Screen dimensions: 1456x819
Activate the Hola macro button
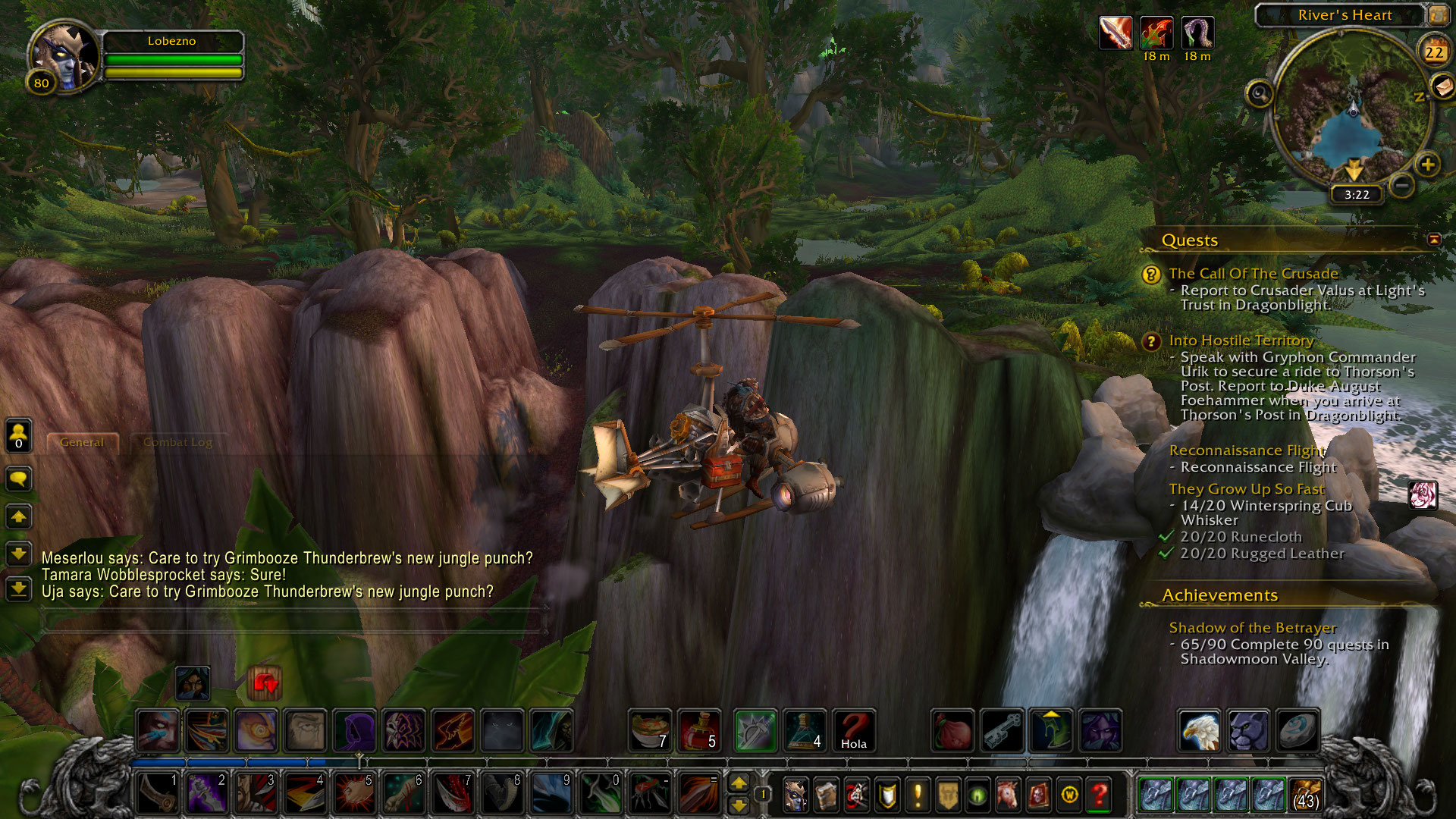tap(853, 730)
